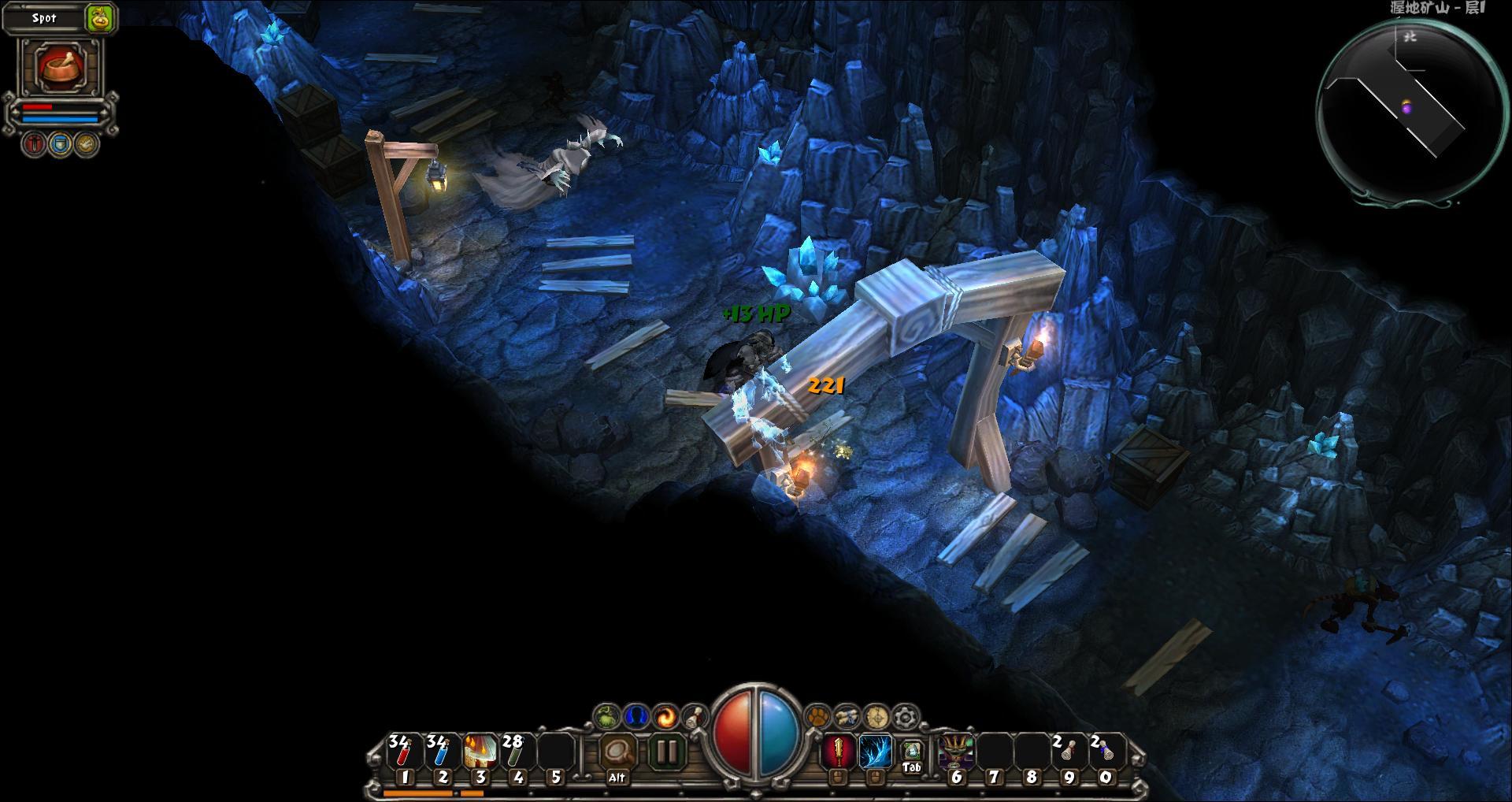This screenshot has height=802, width=1512.
Task: Activate the crowned mask skill in slot 6
Action: click(956, 752)
